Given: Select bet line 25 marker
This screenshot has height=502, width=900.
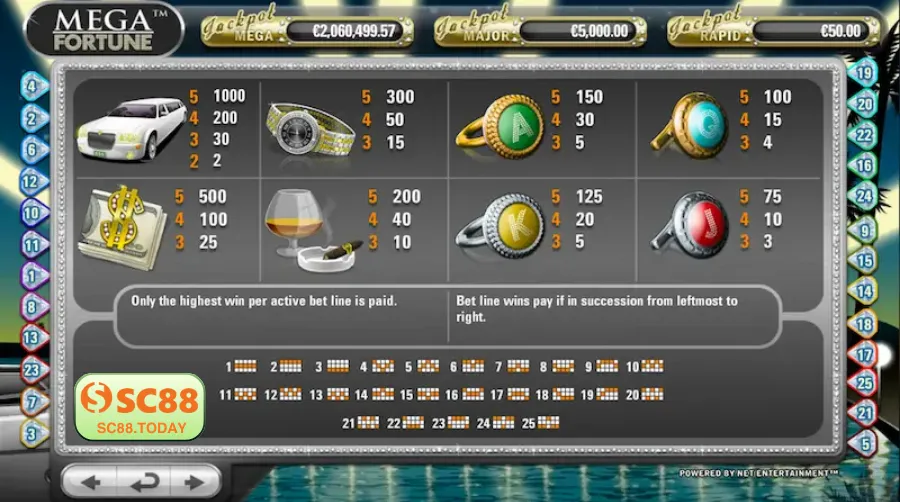Looking at the screenshot, I should click(866, 382).
